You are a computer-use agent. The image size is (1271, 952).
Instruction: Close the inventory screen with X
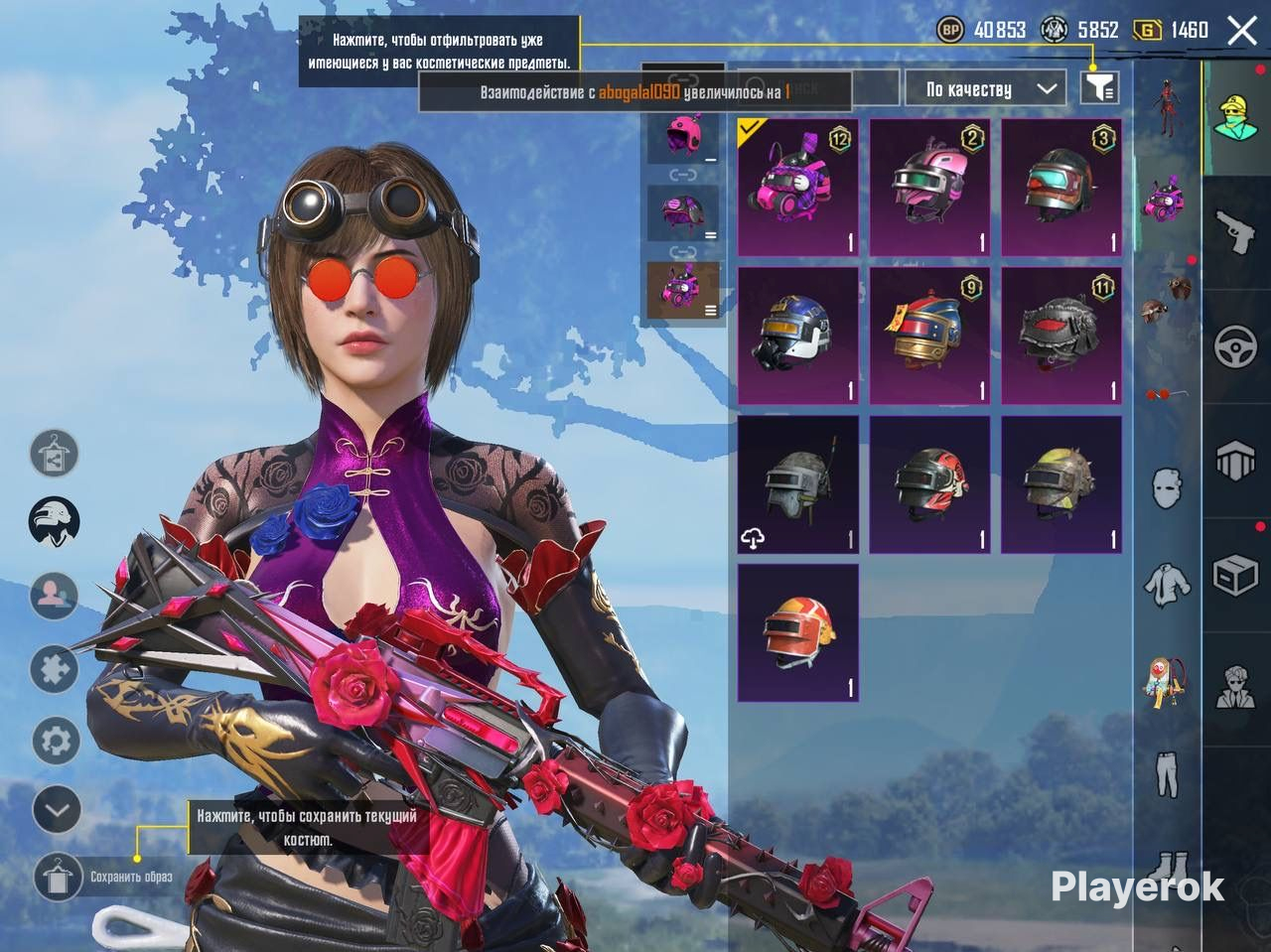(1241, 31)
